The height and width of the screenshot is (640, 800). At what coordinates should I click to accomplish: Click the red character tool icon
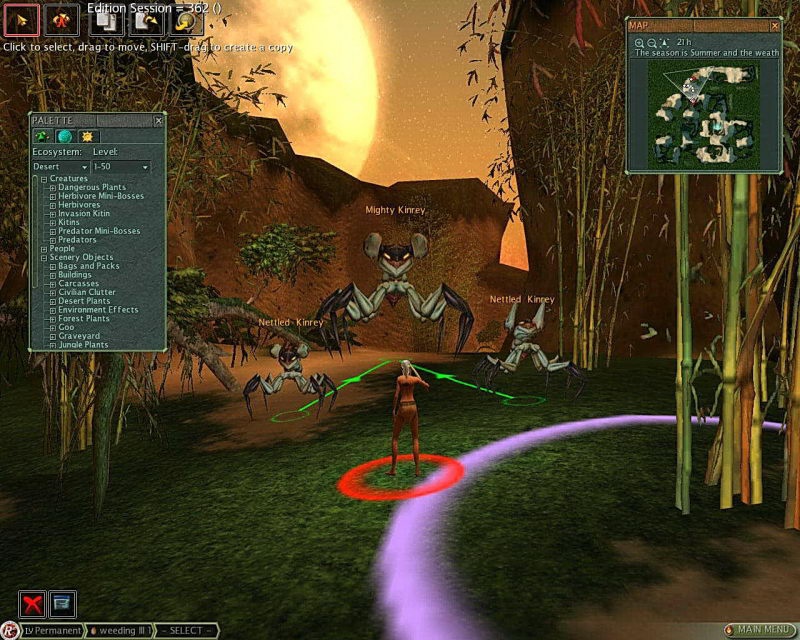click(63, 19)
